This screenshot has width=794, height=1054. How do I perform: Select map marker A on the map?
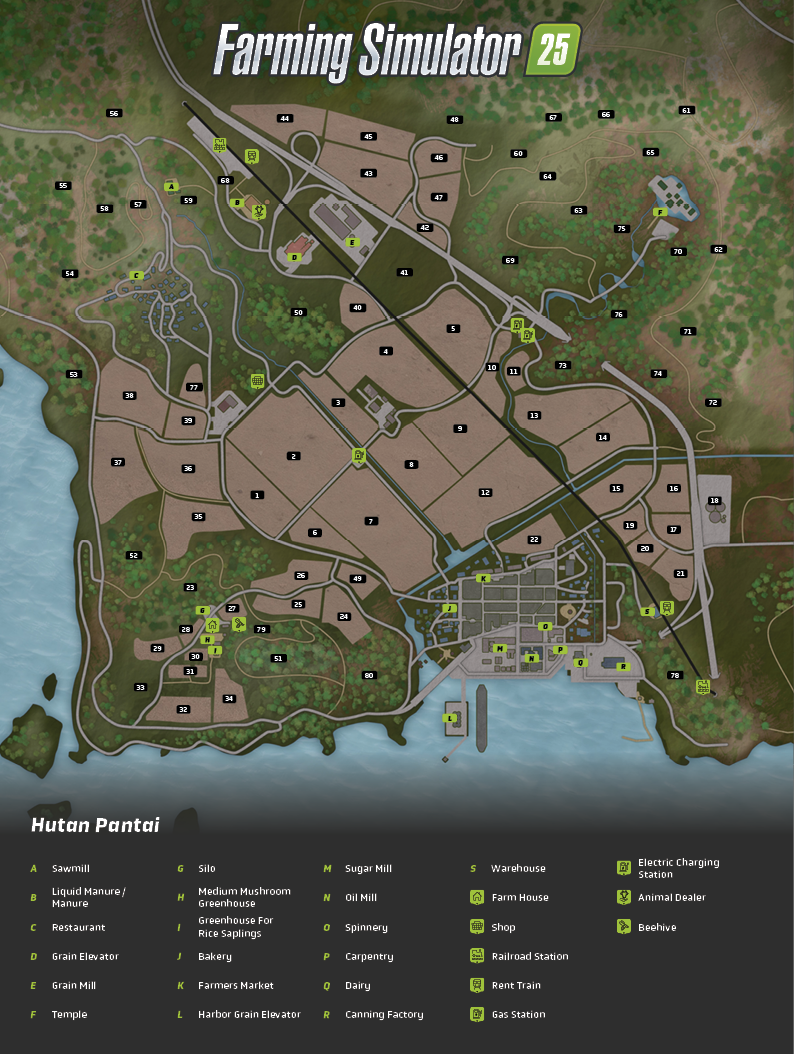171,186
